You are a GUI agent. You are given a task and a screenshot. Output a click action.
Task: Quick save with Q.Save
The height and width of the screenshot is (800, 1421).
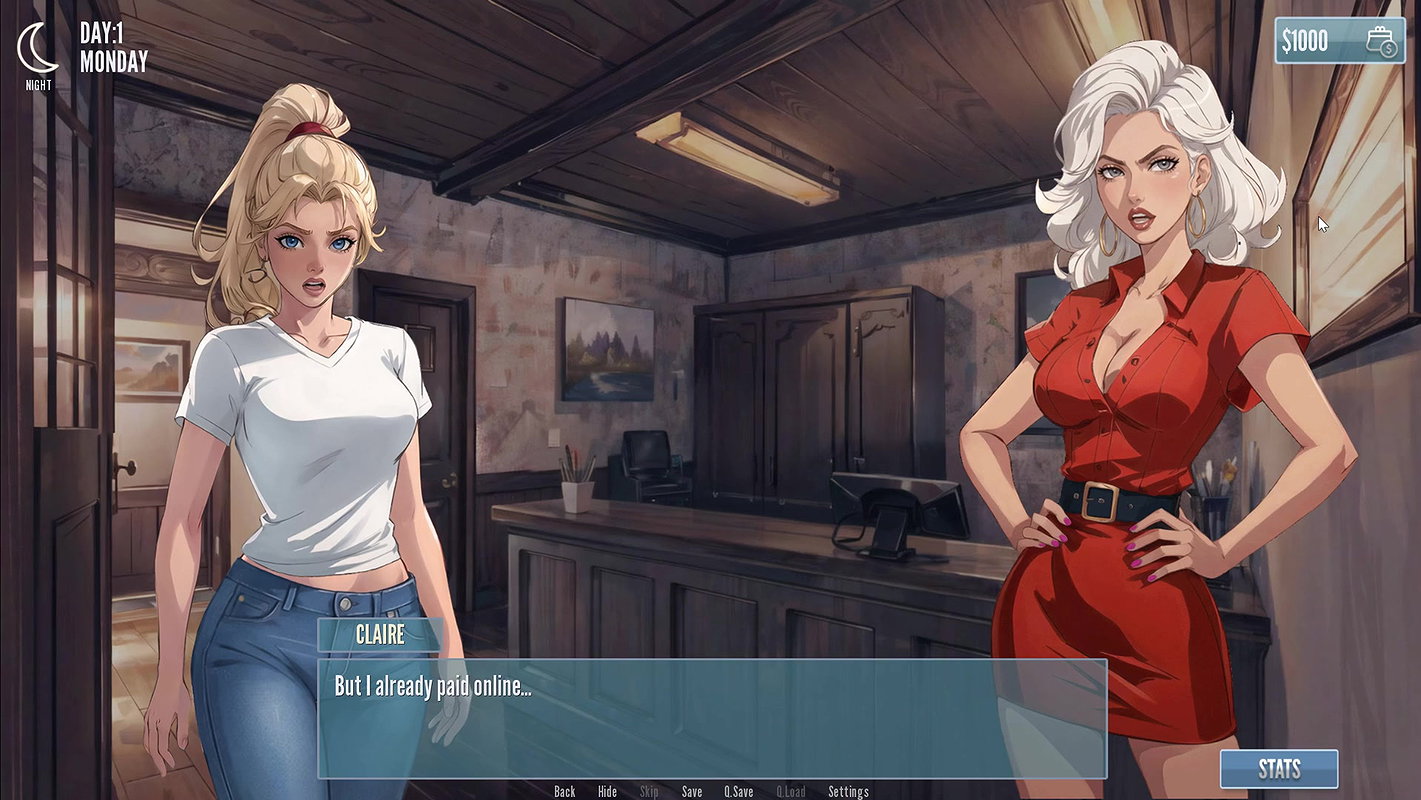coord(739,791)
